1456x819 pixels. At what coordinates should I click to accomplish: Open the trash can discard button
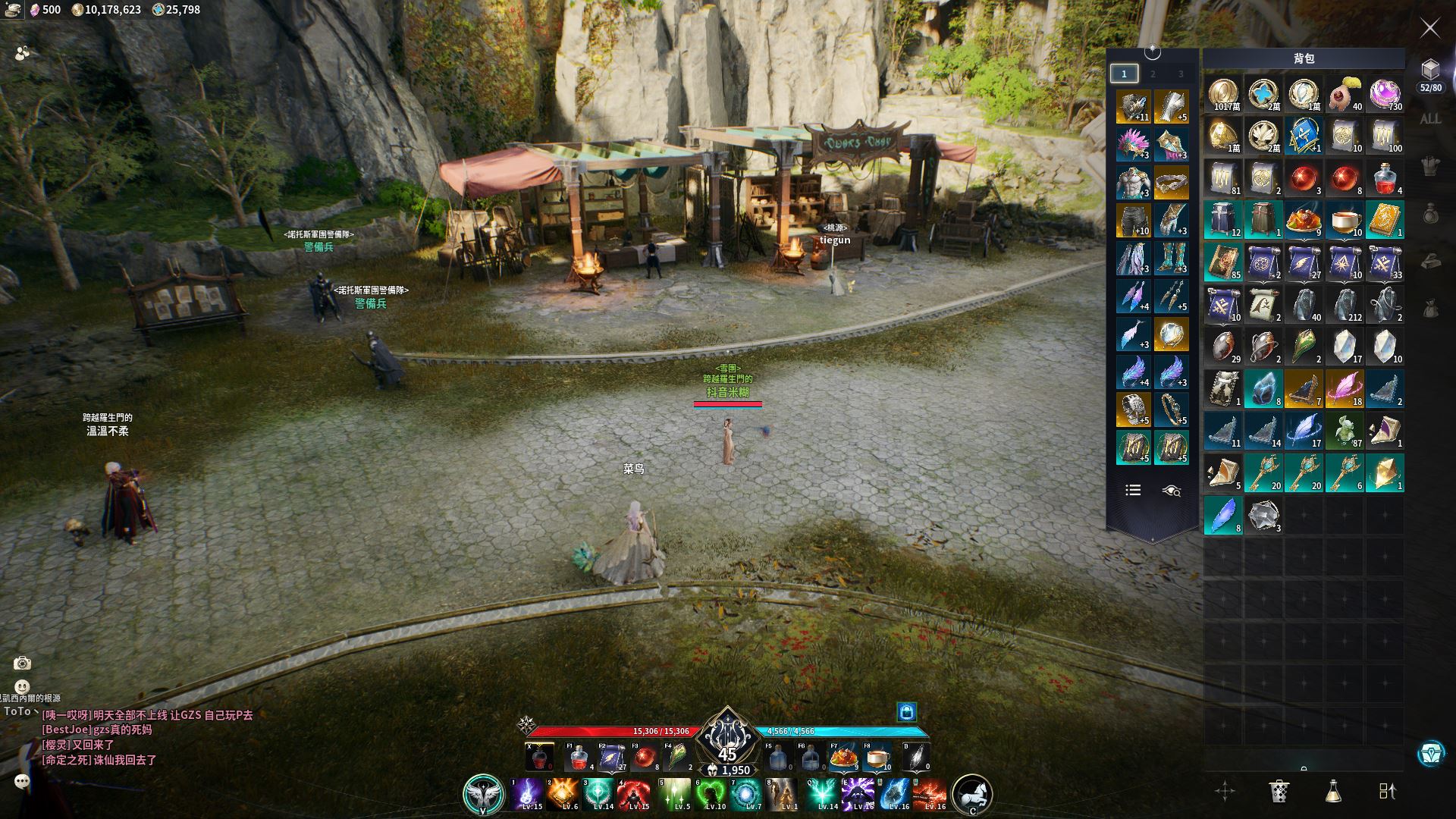click(x=1279, y=791)
